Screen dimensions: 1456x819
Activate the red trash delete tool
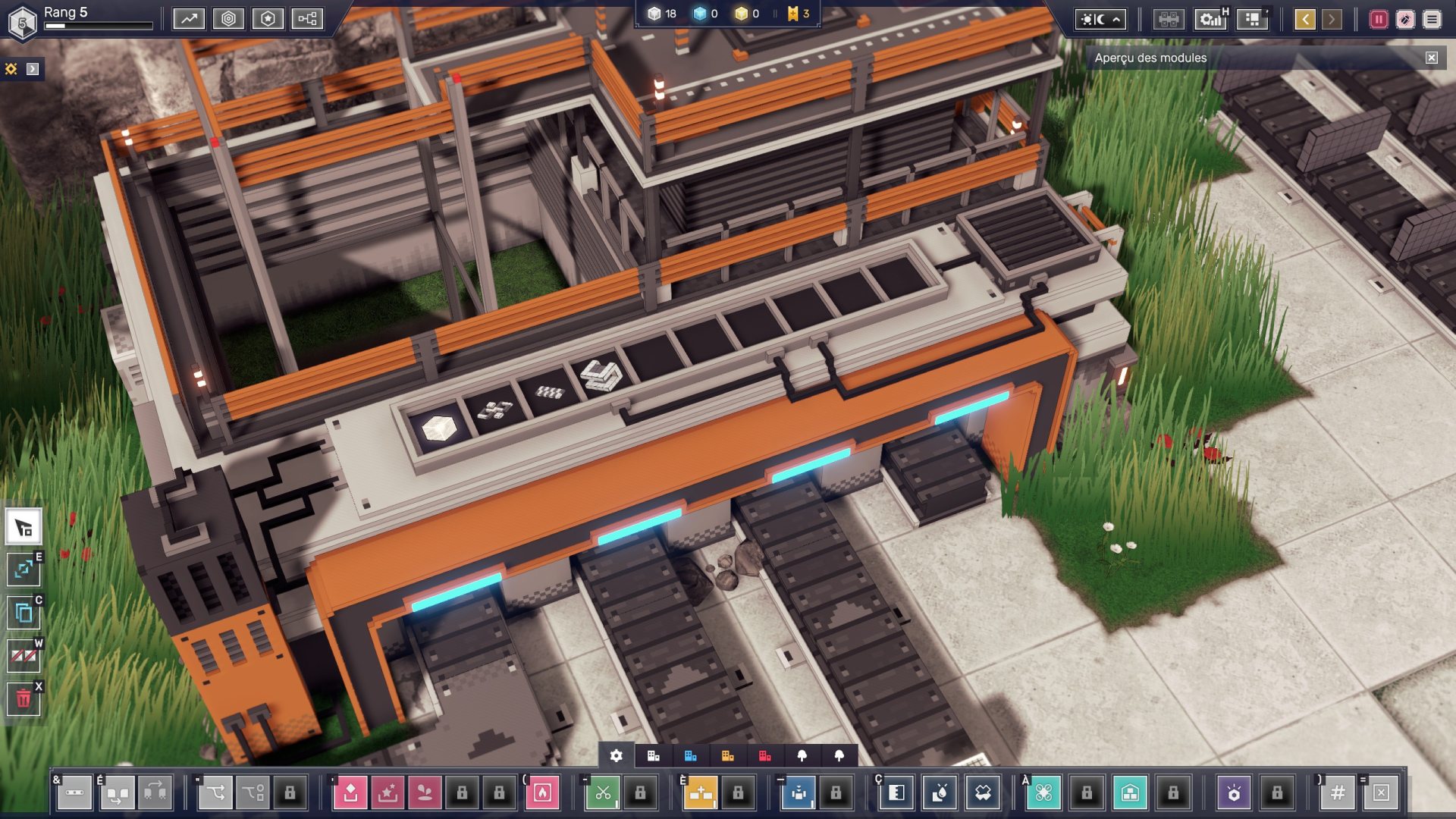(x=24, y=698)
